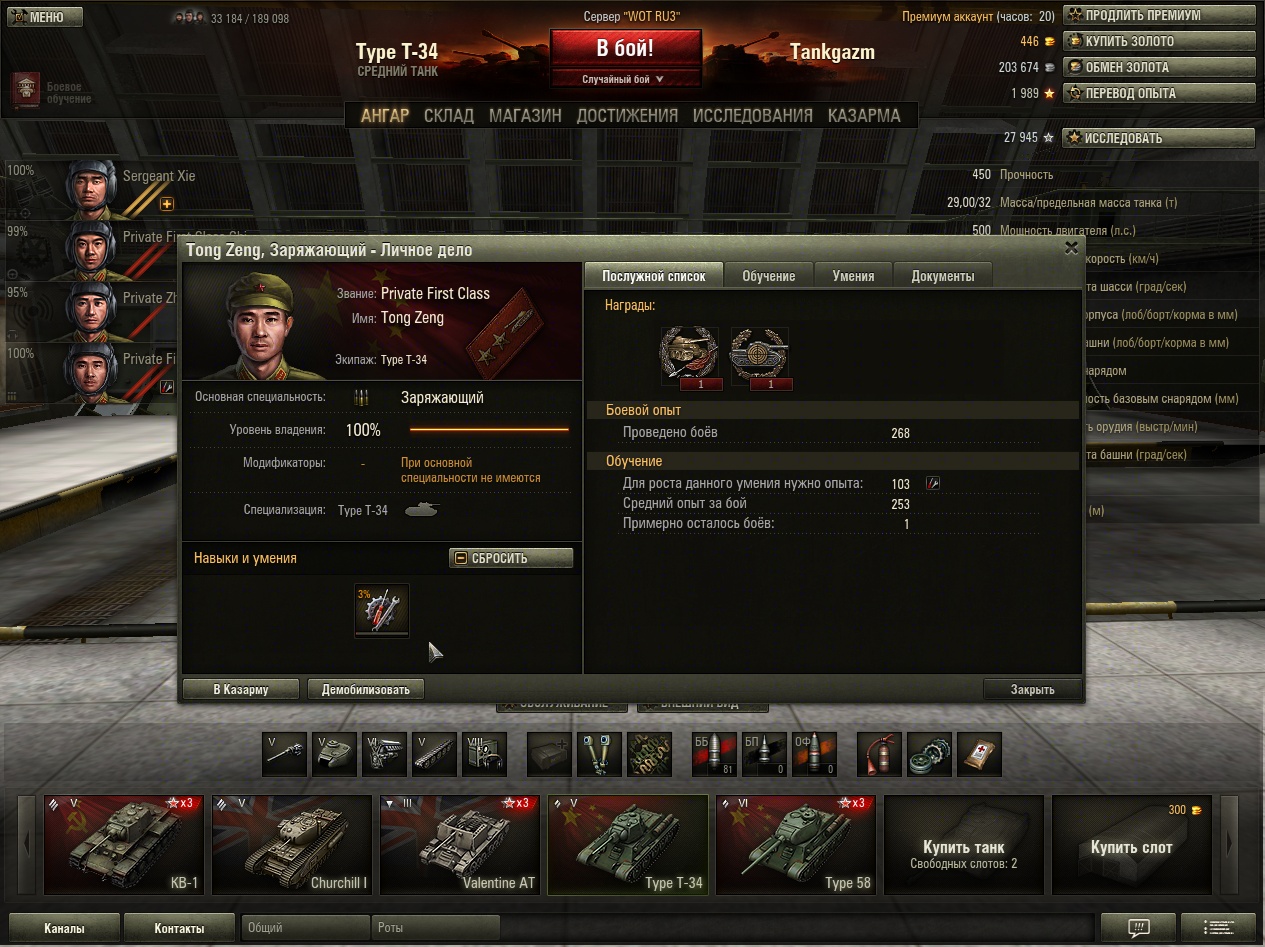Click КУПИТЬ ЗОЛОТО button

(x=1158, y=42)
